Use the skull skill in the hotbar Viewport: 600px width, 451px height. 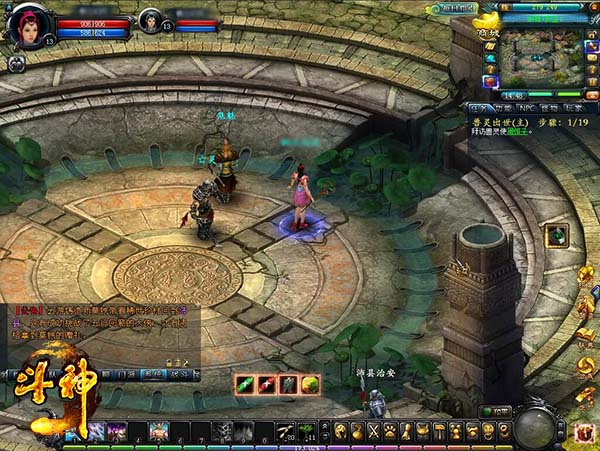(221, 432)
